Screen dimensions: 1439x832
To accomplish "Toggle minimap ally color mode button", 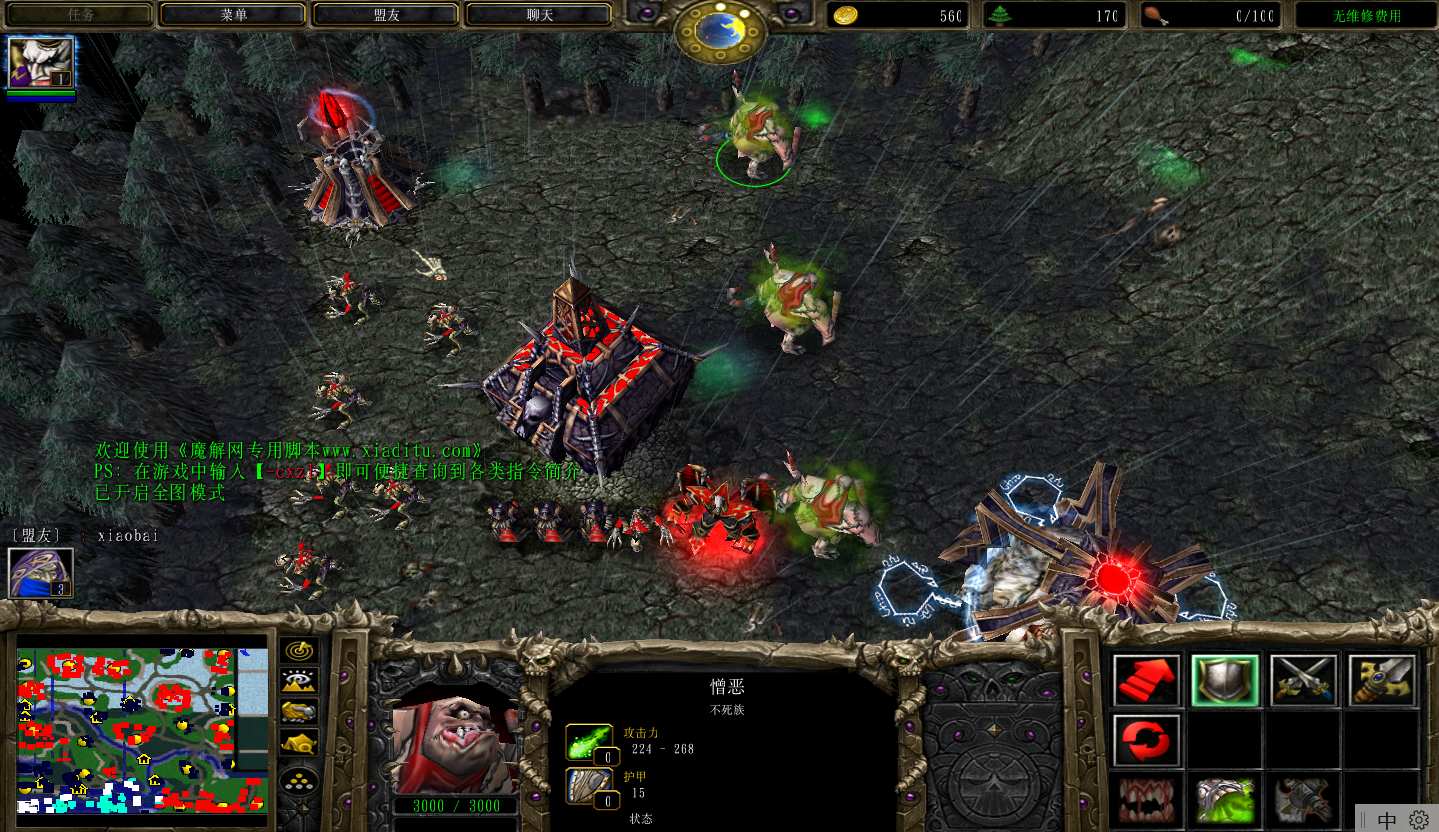I will [299, 711].
